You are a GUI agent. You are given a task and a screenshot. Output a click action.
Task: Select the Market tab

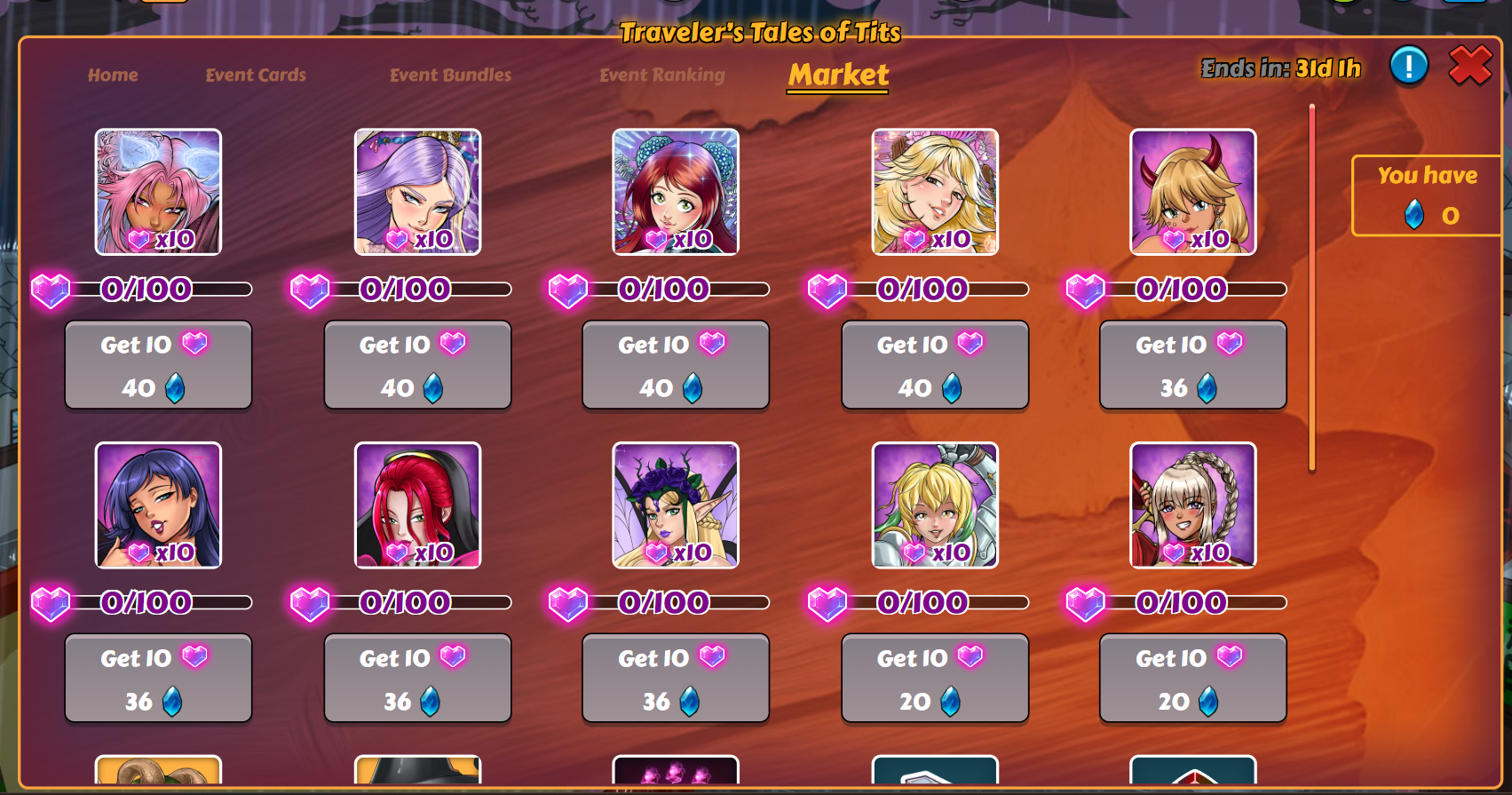click(x=837, y=76)
